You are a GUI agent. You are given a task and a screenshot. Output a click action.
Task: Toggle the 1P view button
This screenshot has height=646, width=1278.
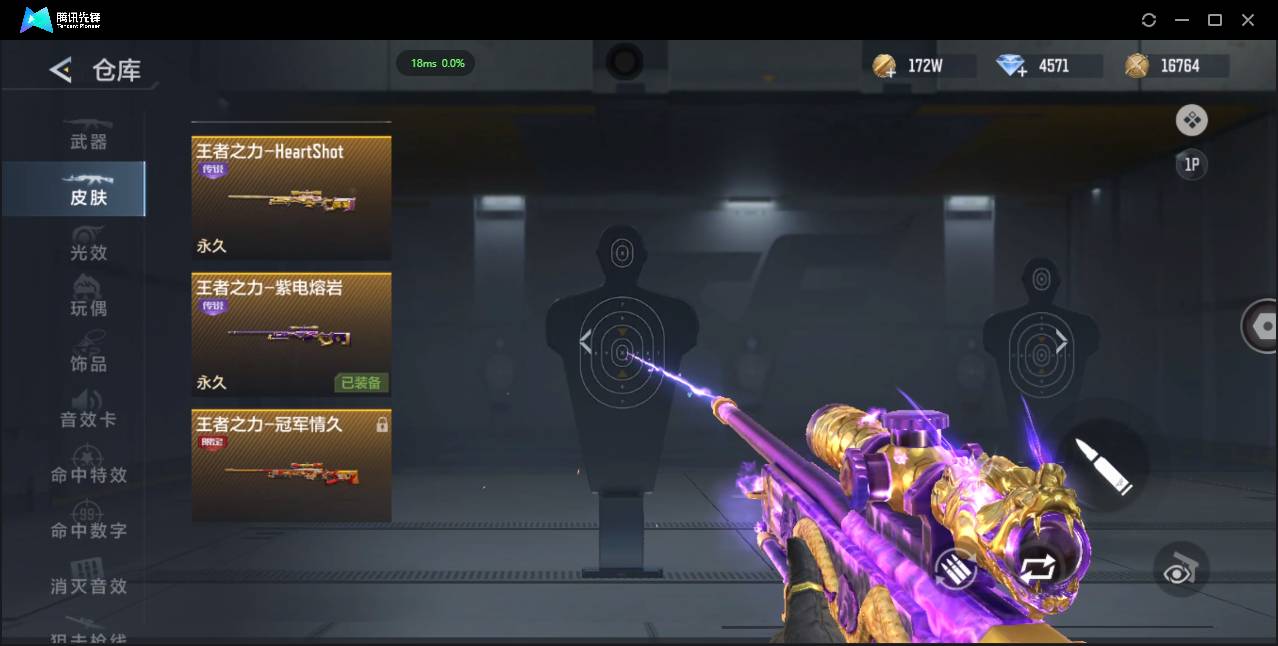pyautogui.click(x=1191, y=164)
